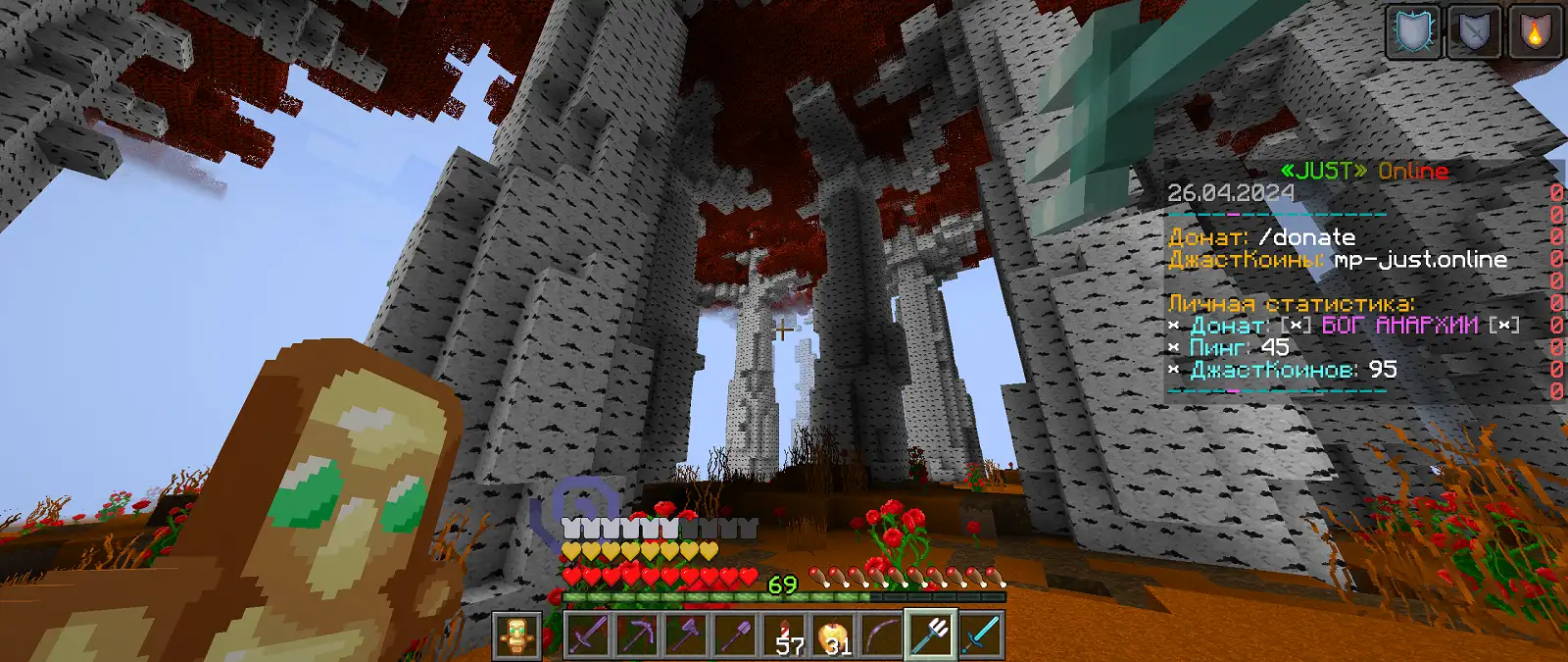Select the purple shovel hotbar slot

pos(735,636)
